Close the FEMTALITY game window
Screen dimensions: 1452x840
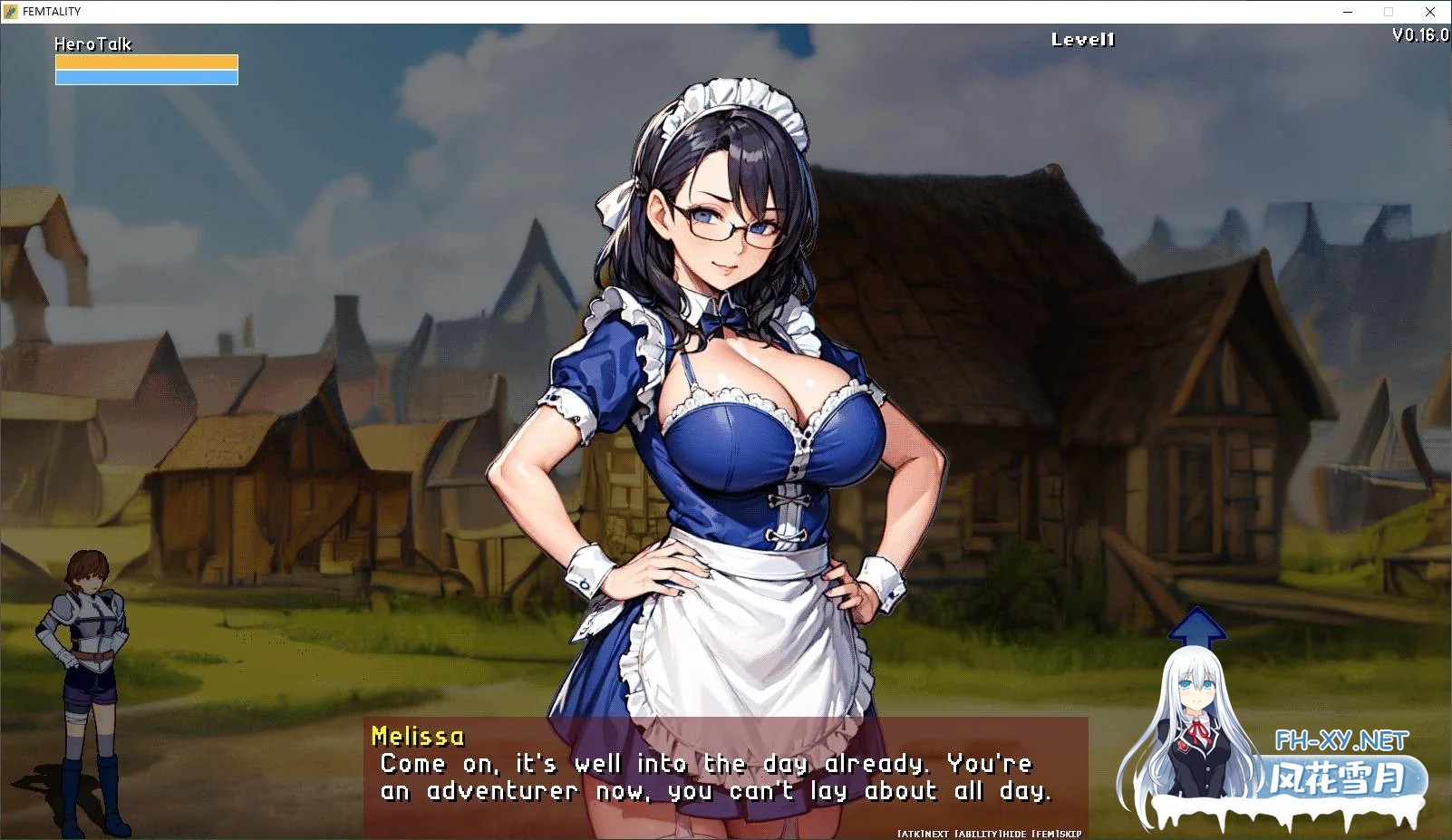click(x=1430, y=12)
